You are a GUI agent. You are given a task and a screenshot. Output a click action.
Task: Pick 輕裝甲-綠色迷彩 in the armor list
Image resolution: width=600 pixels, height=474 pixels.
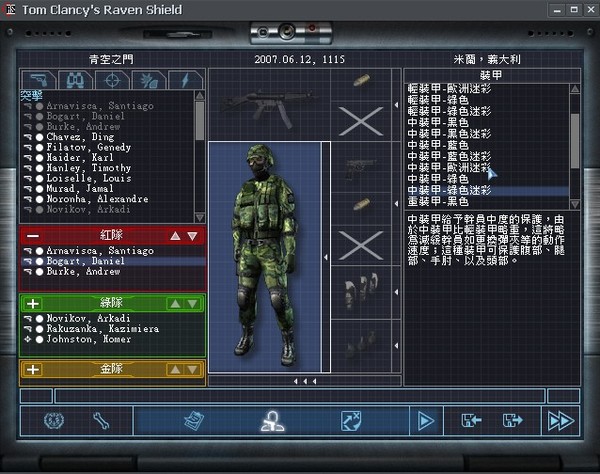click(x=450, y=112)
